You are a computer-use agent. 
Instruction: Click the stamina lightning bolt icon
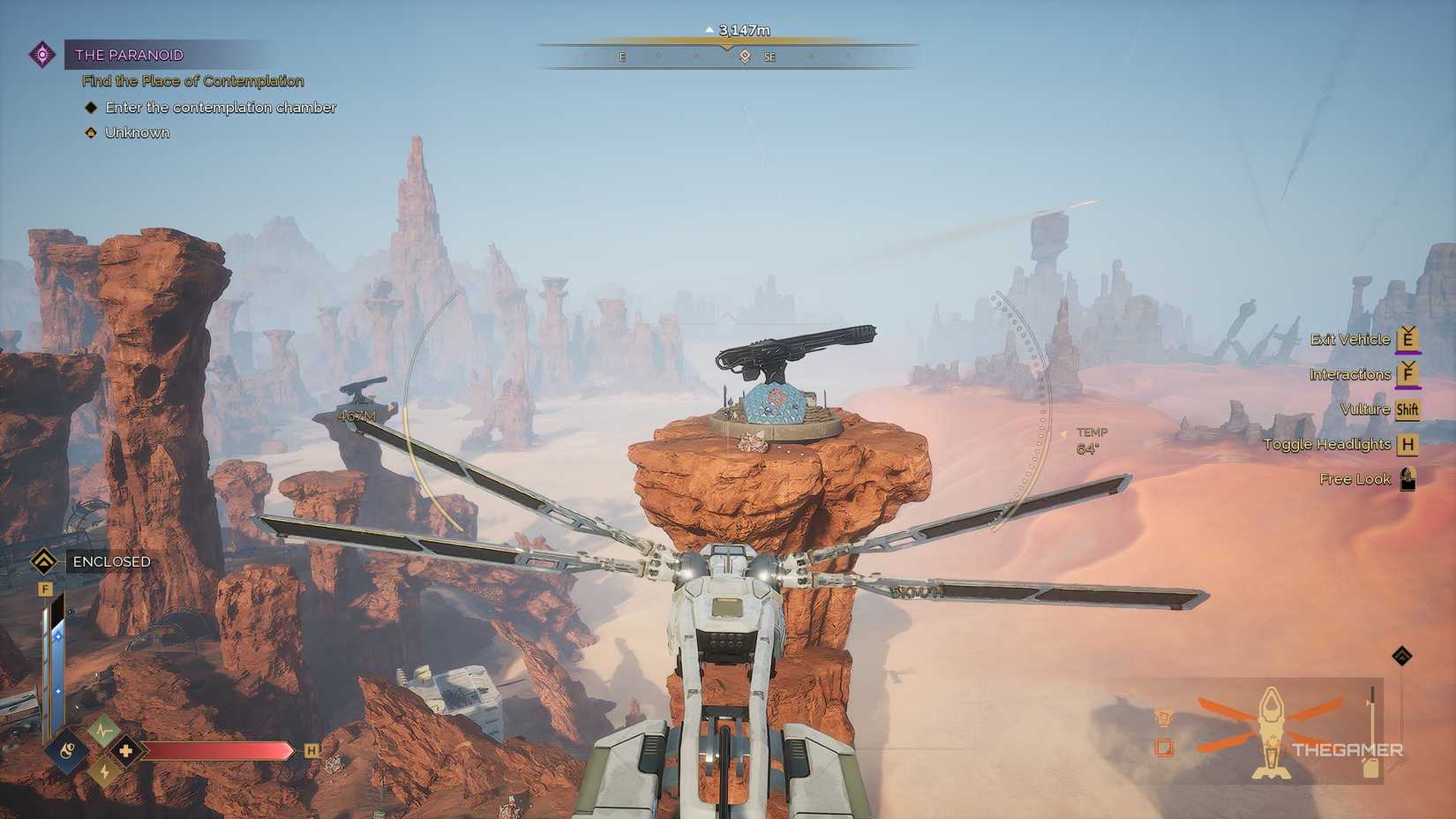[104, 772]
